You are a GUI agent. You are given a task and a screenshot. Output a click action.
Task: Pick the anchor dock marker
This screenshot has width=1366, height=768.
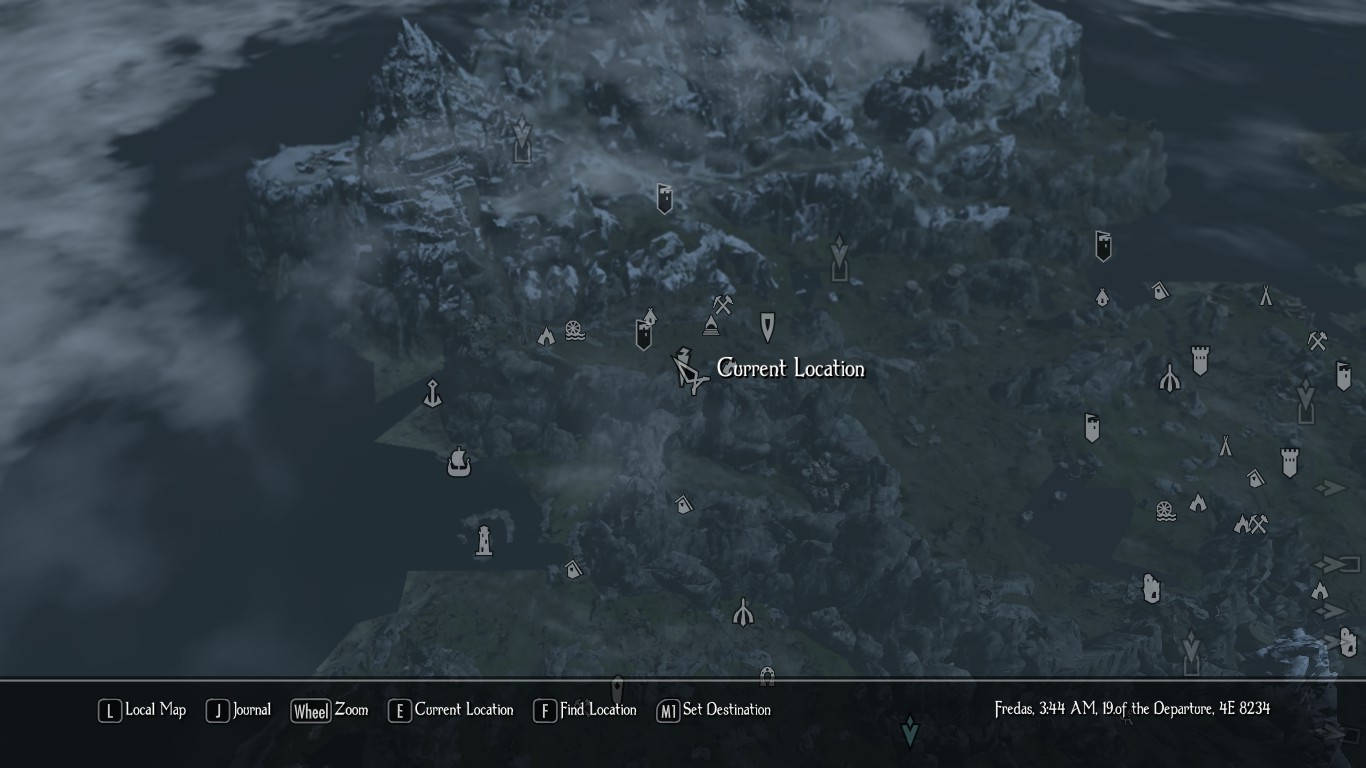point(432,392)
